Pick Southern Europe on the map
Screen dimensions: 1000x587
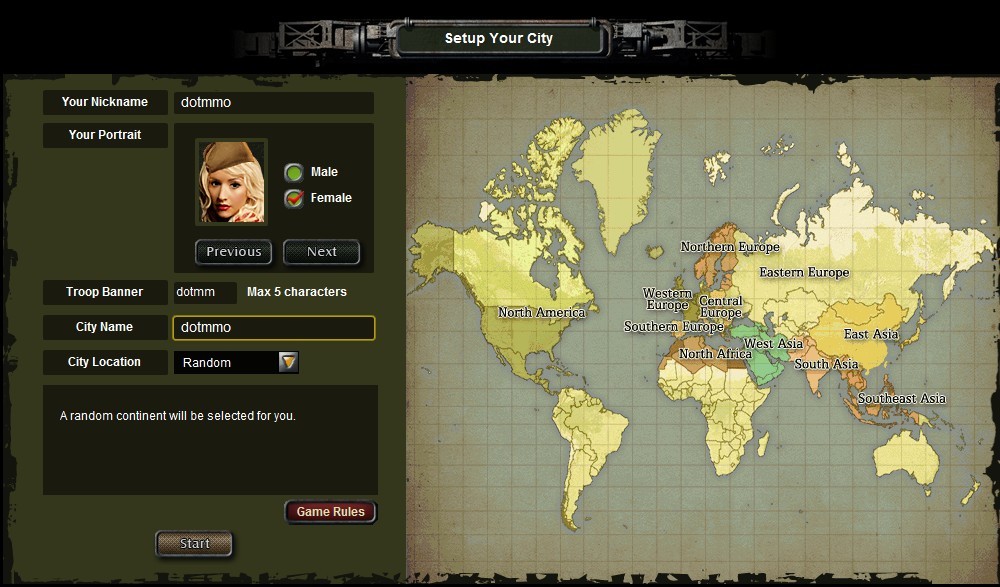(673, 327)
